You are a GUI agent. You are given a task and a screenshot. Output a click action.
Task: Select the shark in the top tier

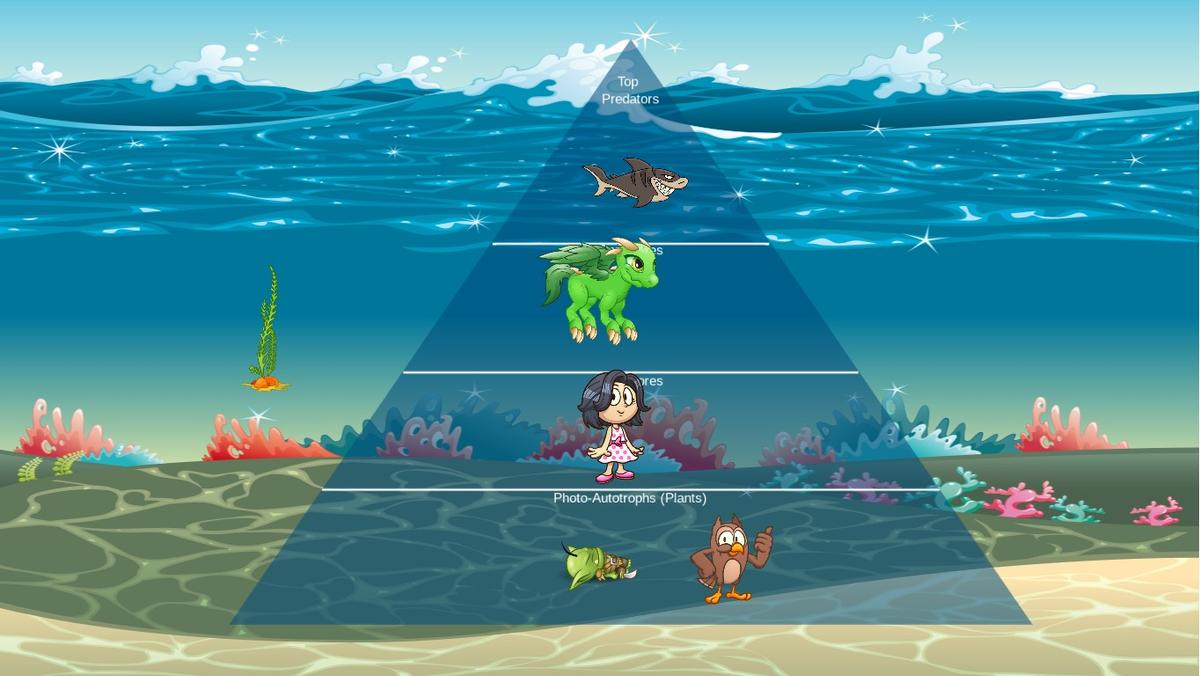(x=636, y=181)
